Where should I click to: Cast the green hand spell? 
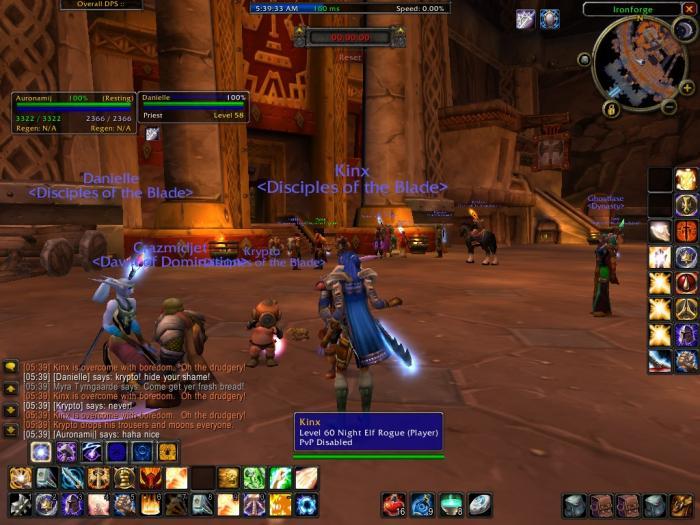[255, 478]
